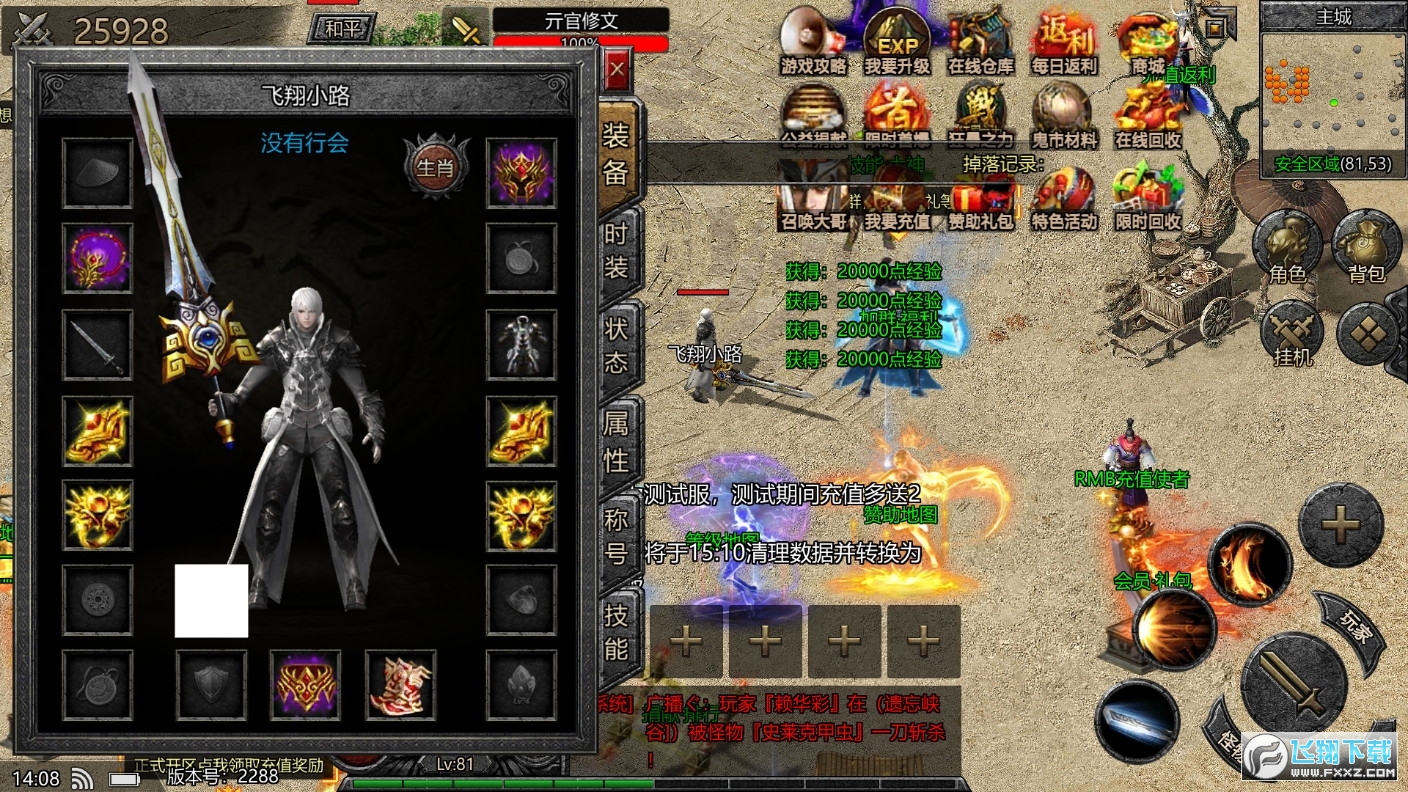Open the 背包 bag button

point(1366,245)
